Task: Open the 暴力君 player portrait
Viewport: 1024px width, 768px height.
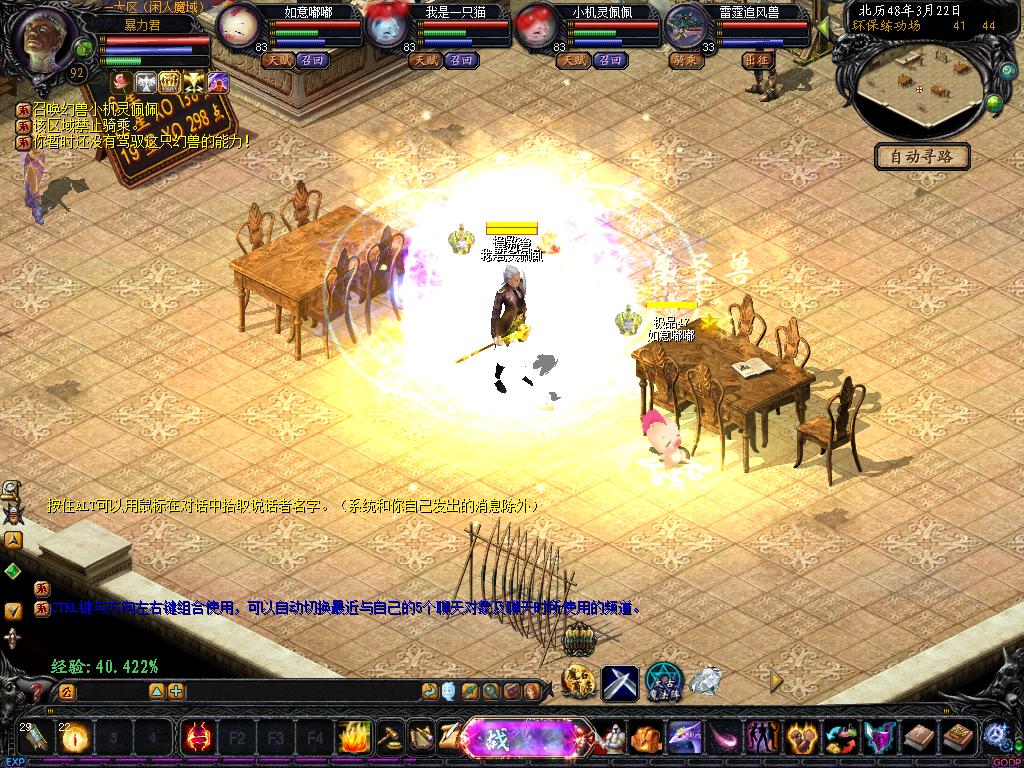Action: pyautogui.click(x=47, y=38)
